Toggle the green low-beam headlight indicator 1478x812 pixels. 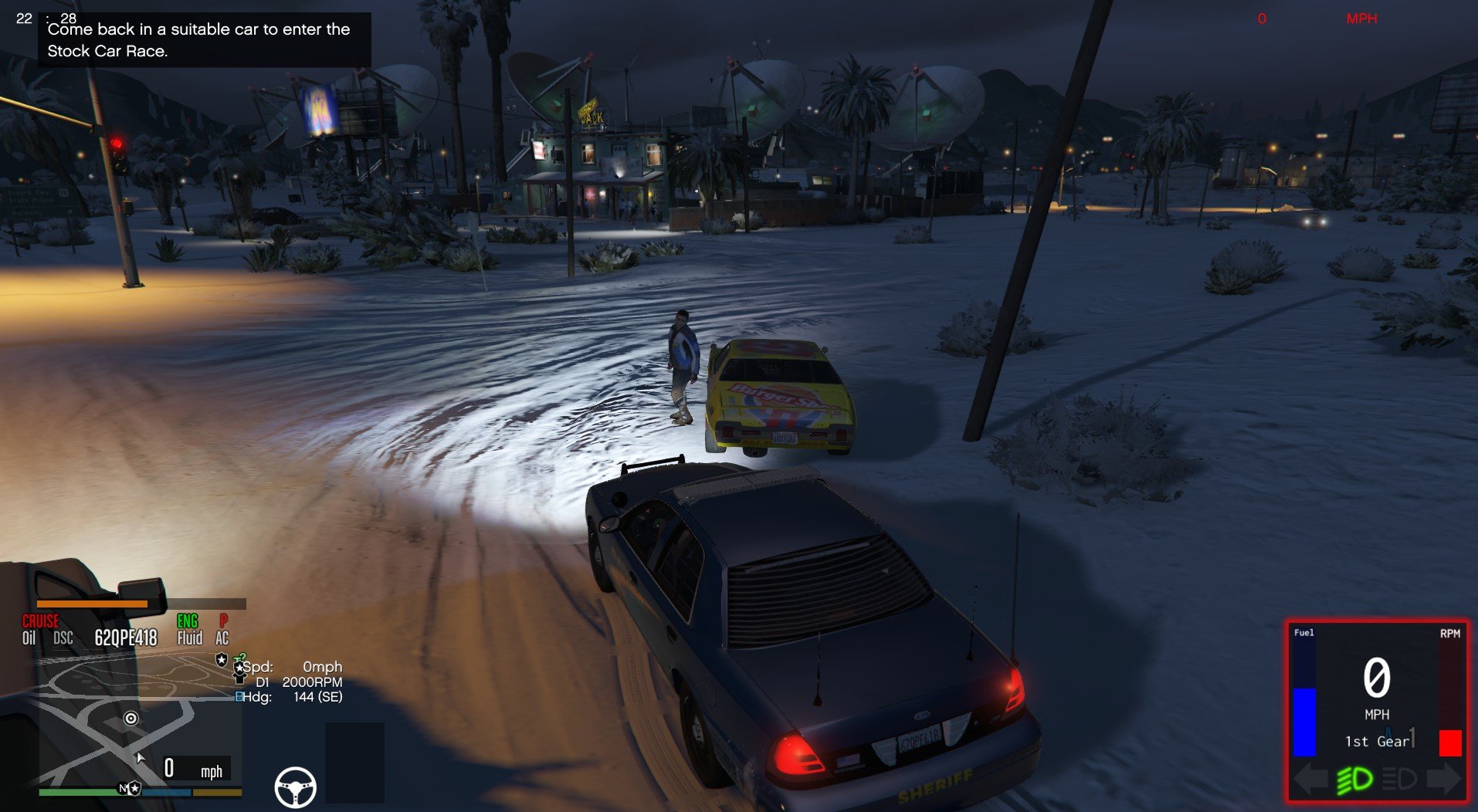[x=1354, y=780]
